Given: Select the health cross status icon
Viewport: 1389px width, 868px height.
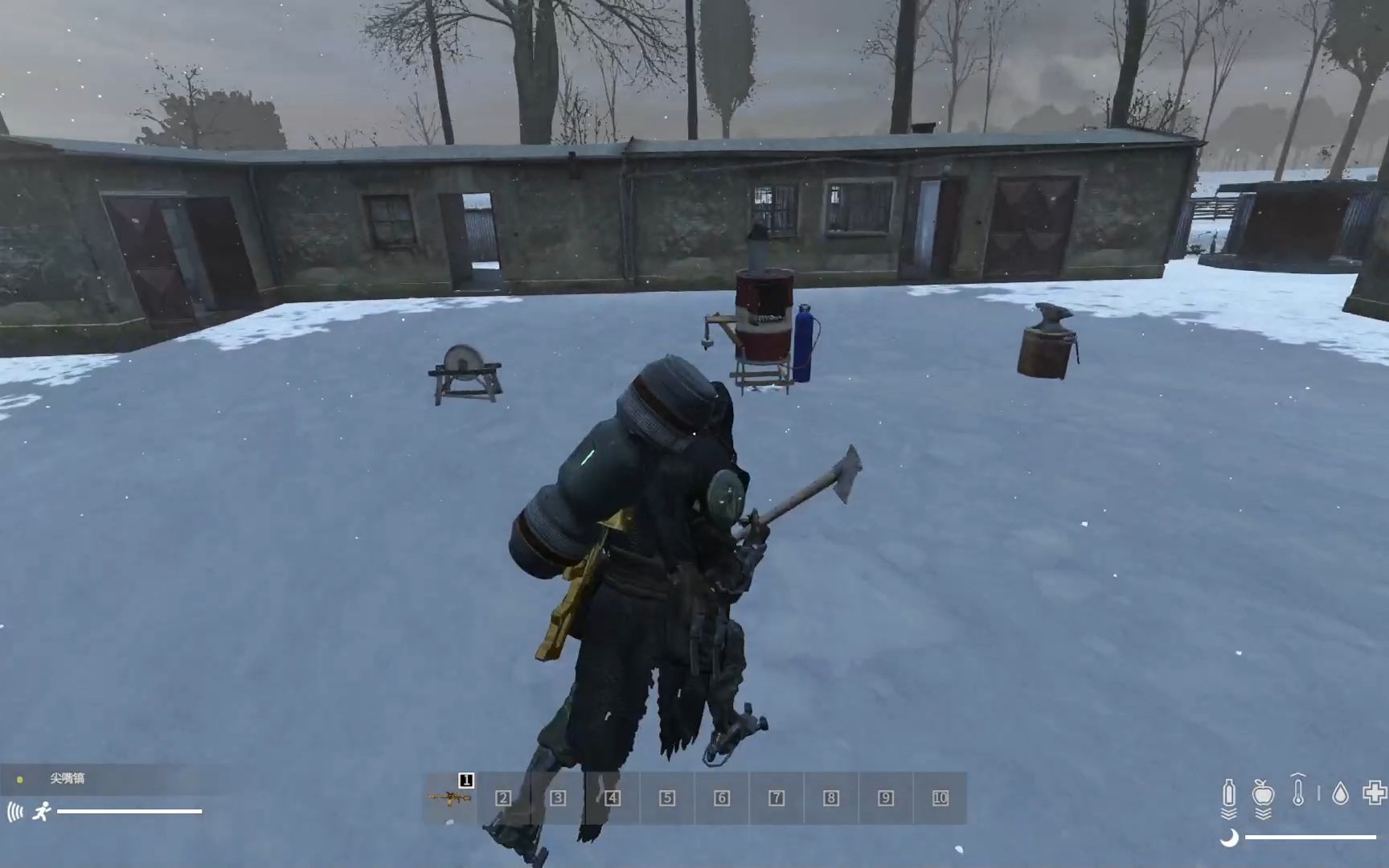Looking at the screenshot, I should tap(1373, 792).
